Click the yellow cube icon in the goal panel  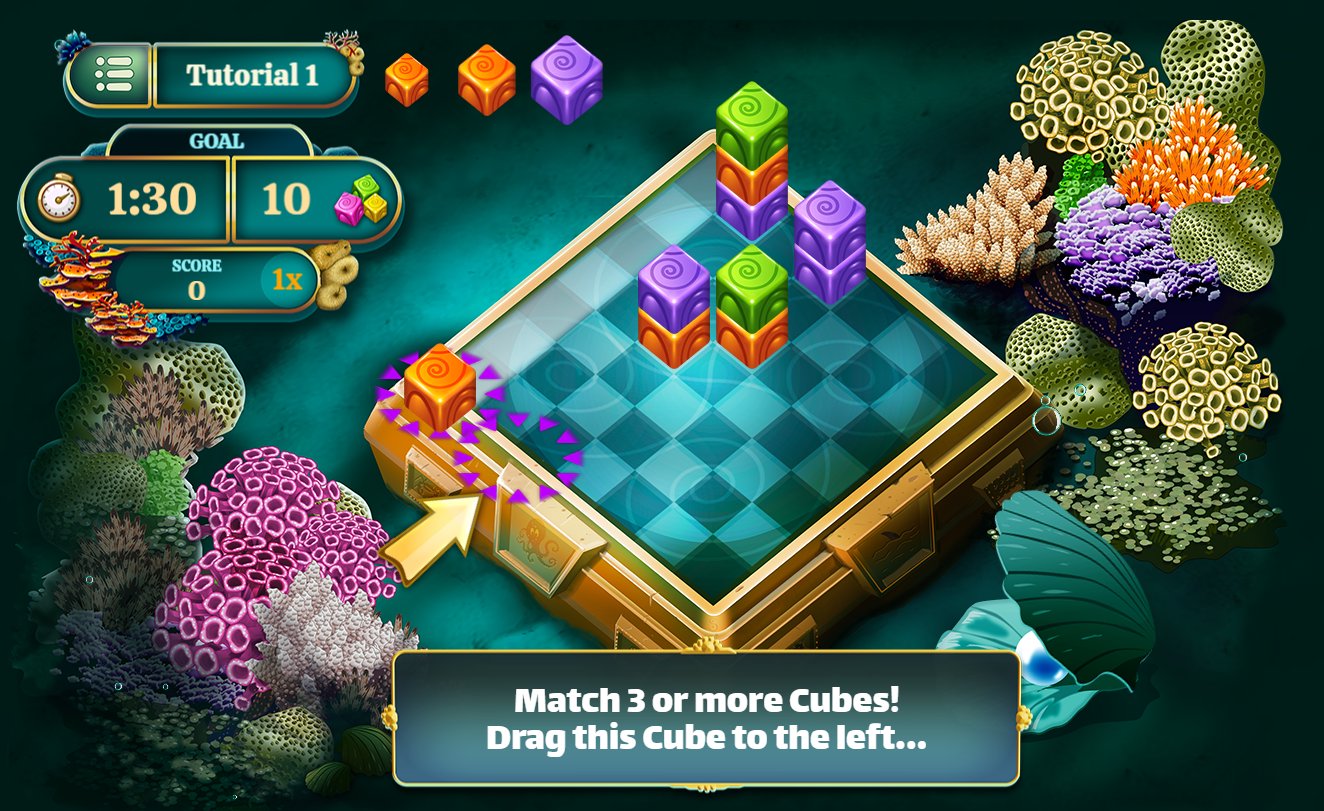point(375,208)
